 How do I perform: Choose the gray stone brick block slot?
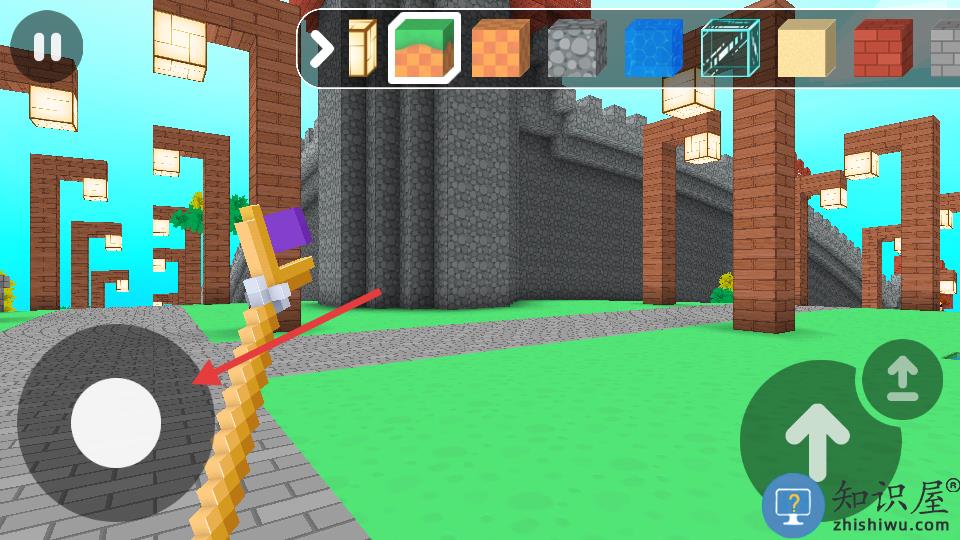click(x=945, y=47)
